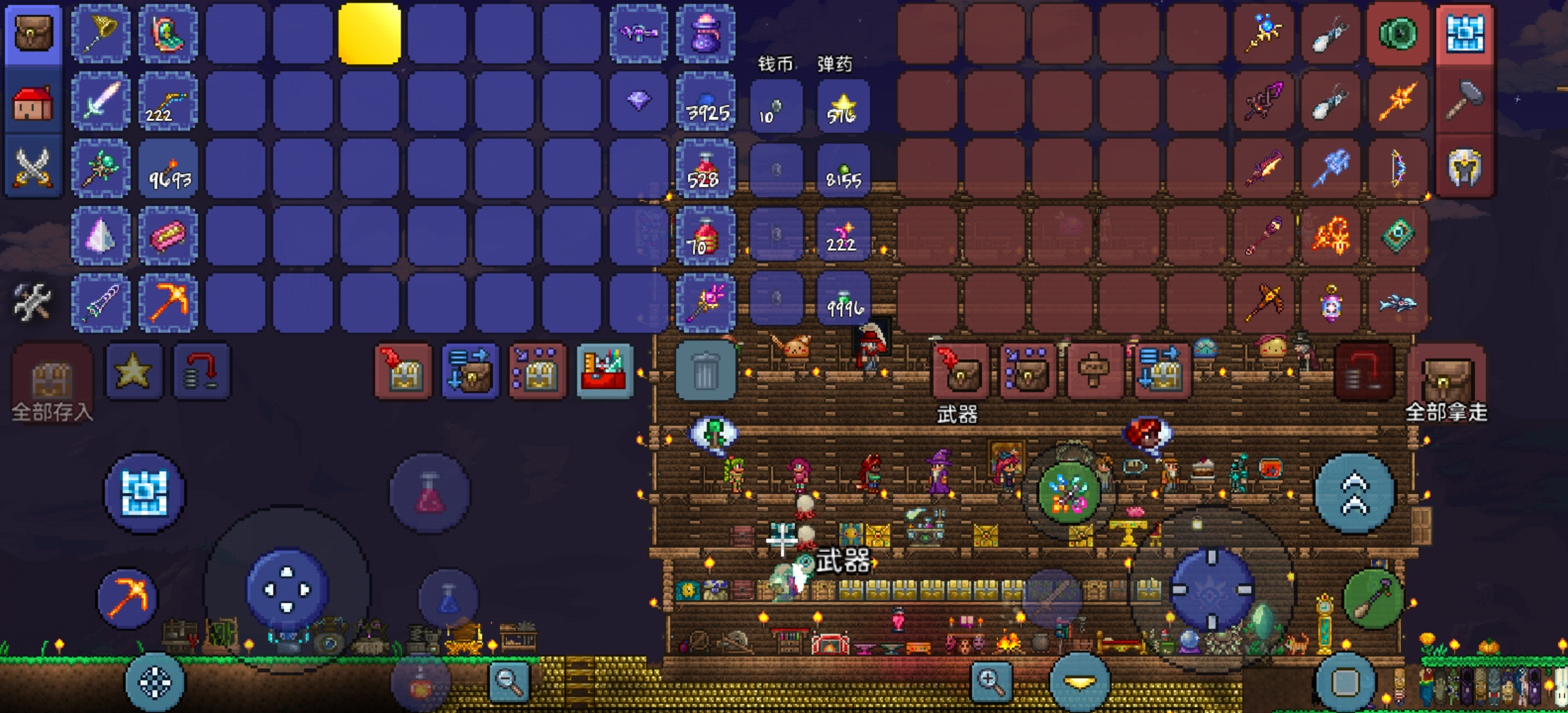Tap the zoom out magnifier button
Screen dimensions: 1568x713
(509, 680)
